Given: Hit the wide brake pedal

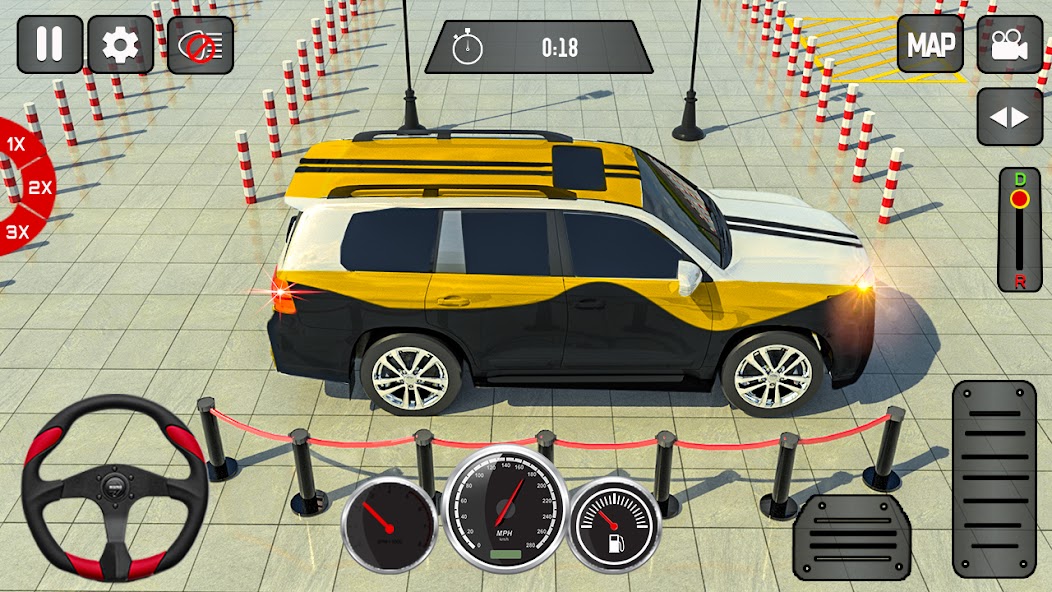Looking at the screenshot, I should point(852,538).
